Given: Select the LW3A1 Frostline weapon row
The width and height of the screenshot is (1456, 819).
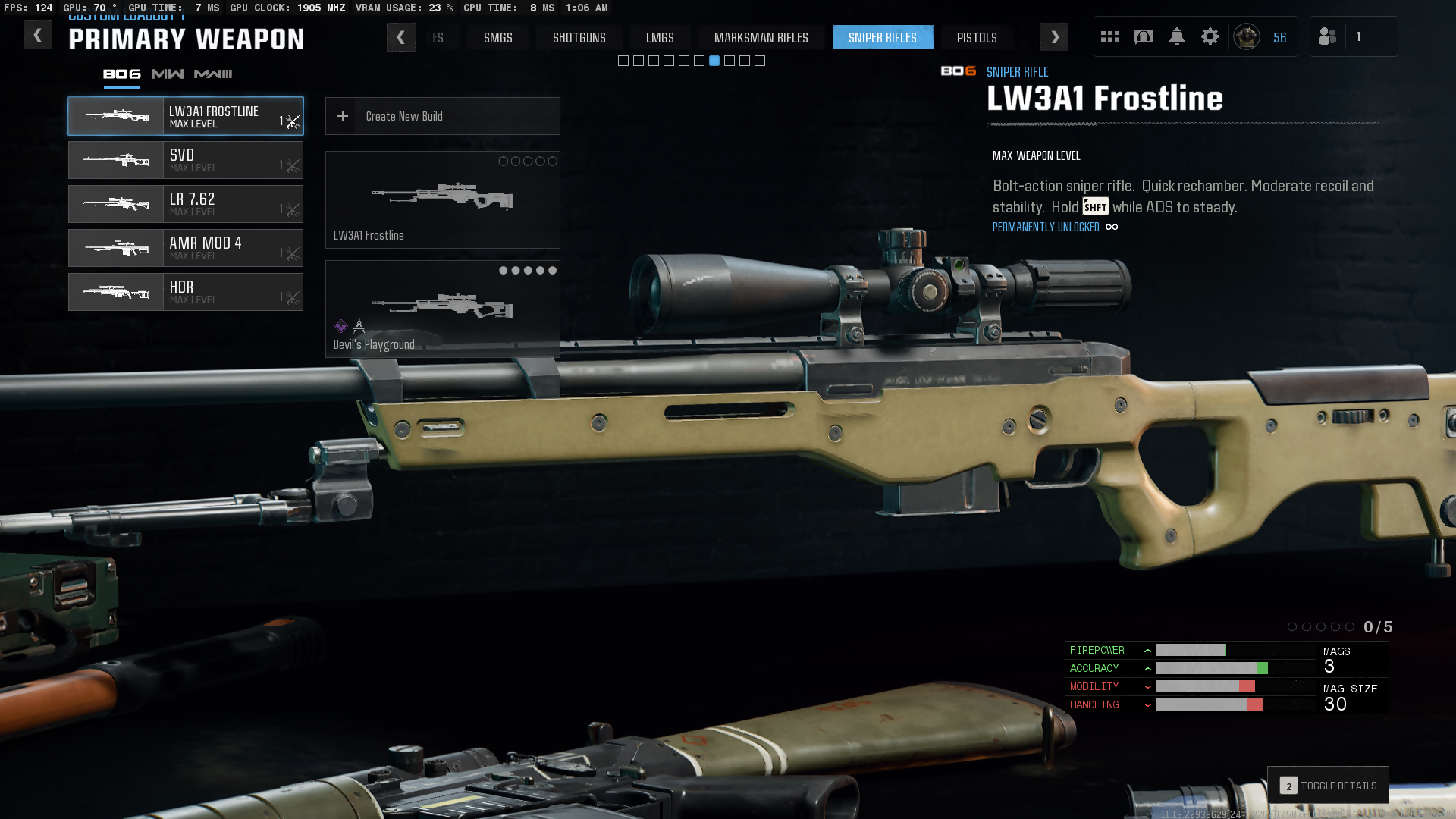Looking at the screenshot, I should (x=186, y=116).
